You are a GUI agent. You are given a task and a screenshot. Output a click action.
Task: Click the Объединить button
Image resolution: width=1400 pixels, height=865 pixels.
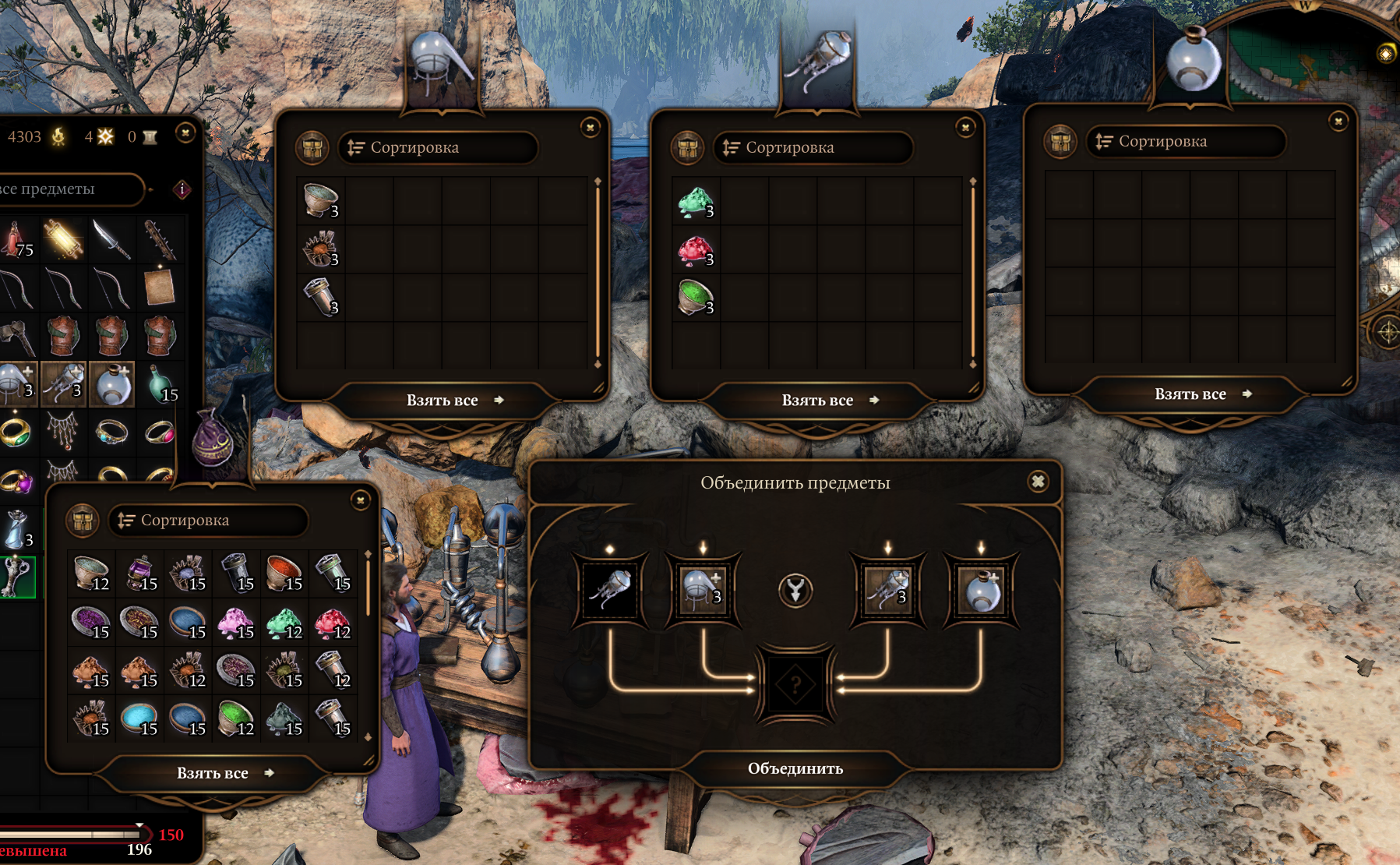point(795,768)
